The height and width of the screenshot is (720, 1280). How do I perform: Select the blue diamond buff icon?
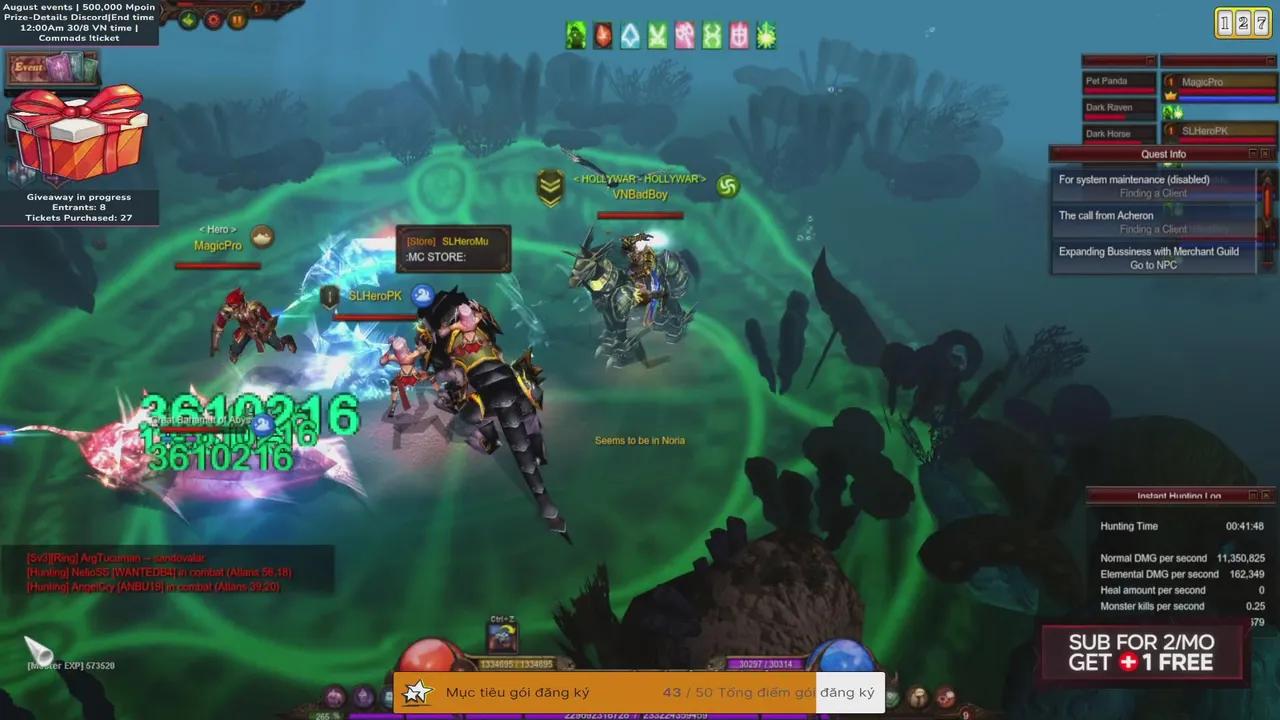pos(628,35)
